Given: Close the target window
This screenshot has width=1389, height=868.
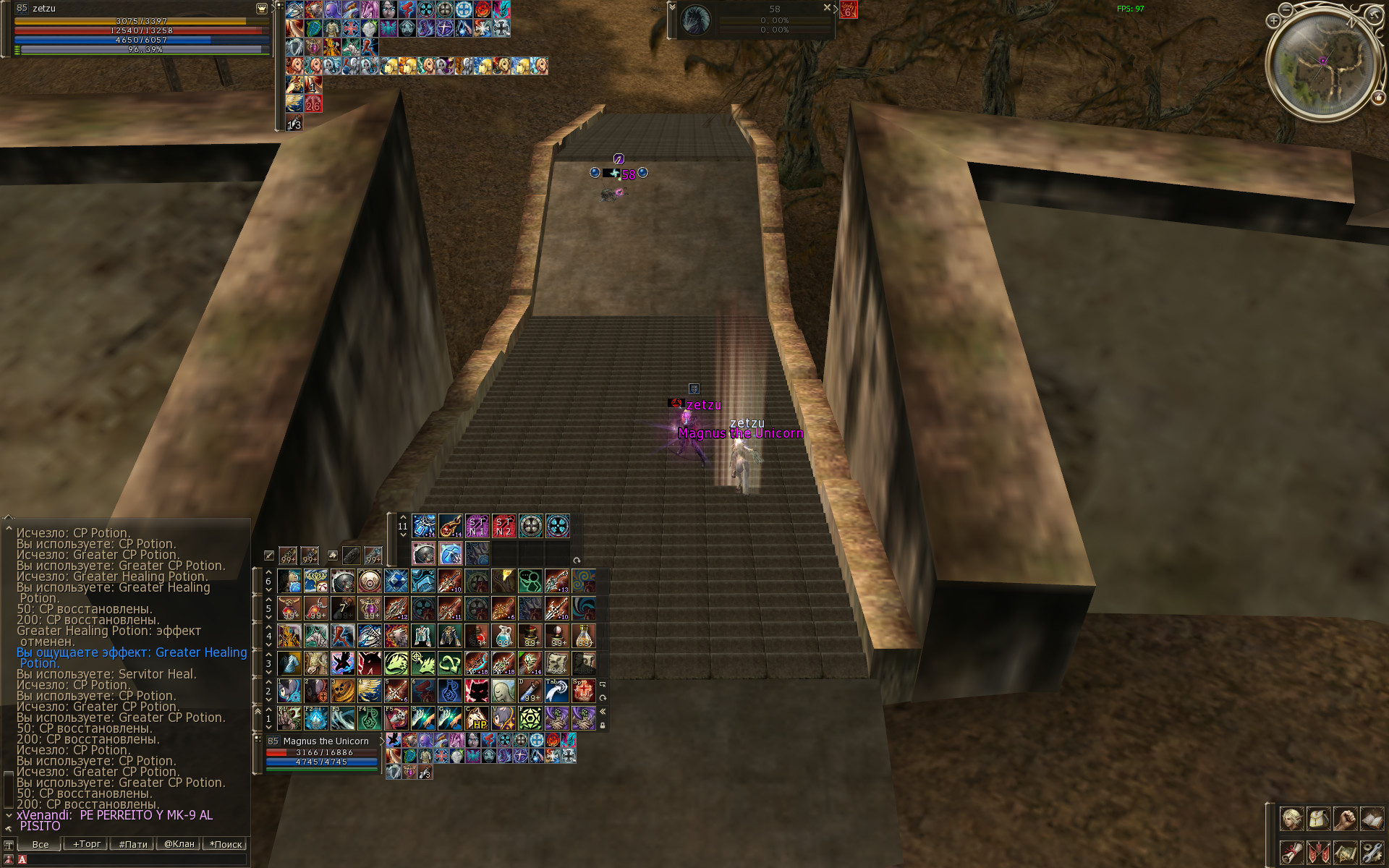Looking at the screenshot, I should [827, 7].
